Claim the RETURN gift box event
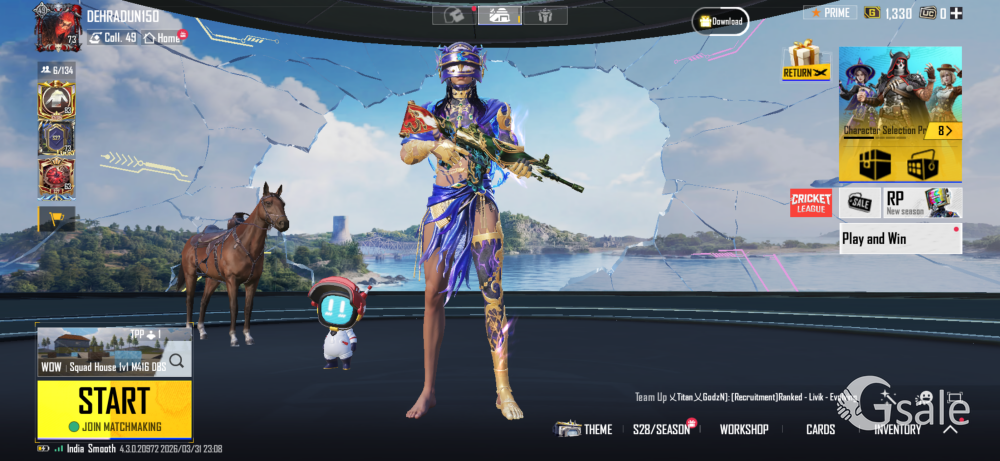 tap(805, 61)
